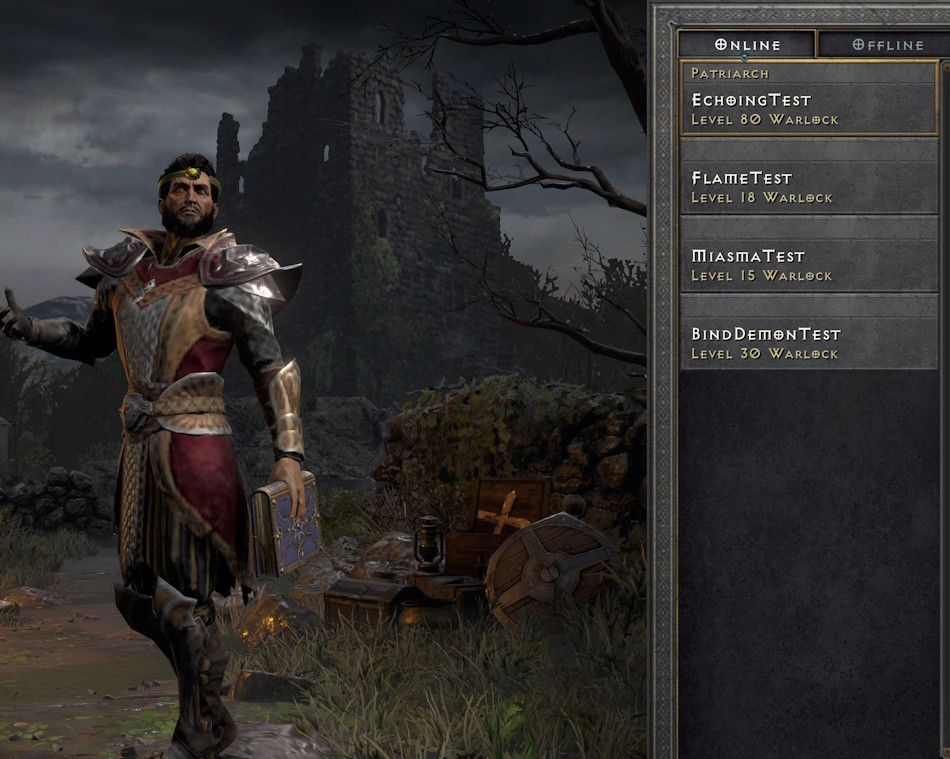
Task: Select the EchoingTest level 80 Warlock
Action: click(809, 99)
